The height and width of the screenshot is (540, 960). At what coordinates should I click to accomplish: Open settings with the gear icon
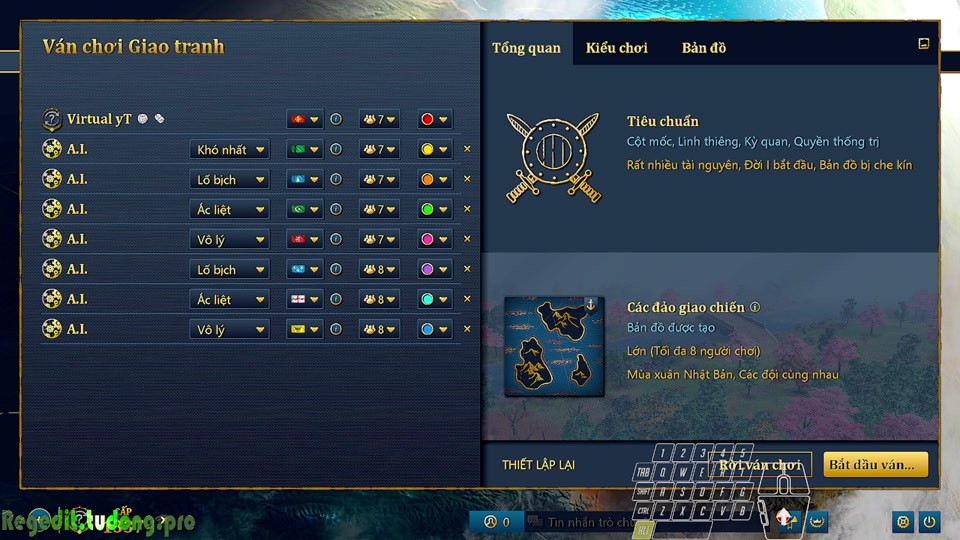click(x=903, y=522)
